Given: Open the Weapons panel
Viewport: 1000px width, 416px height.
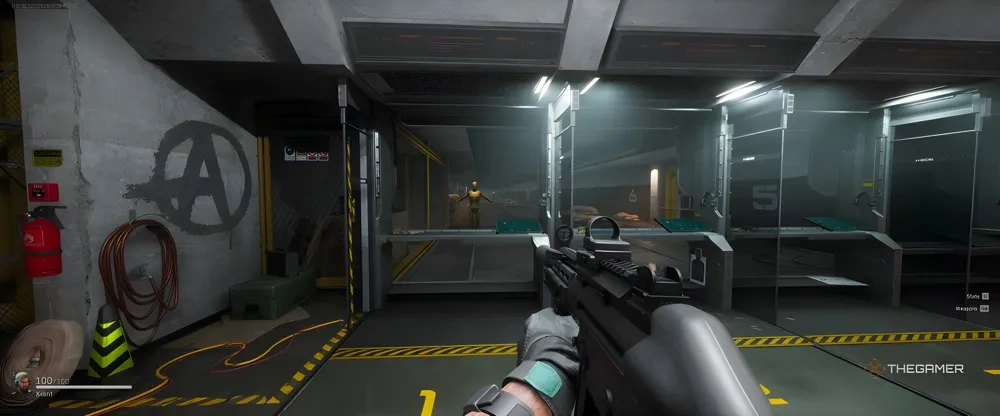Looking at the screenshot, I should (x=970, y=309).
